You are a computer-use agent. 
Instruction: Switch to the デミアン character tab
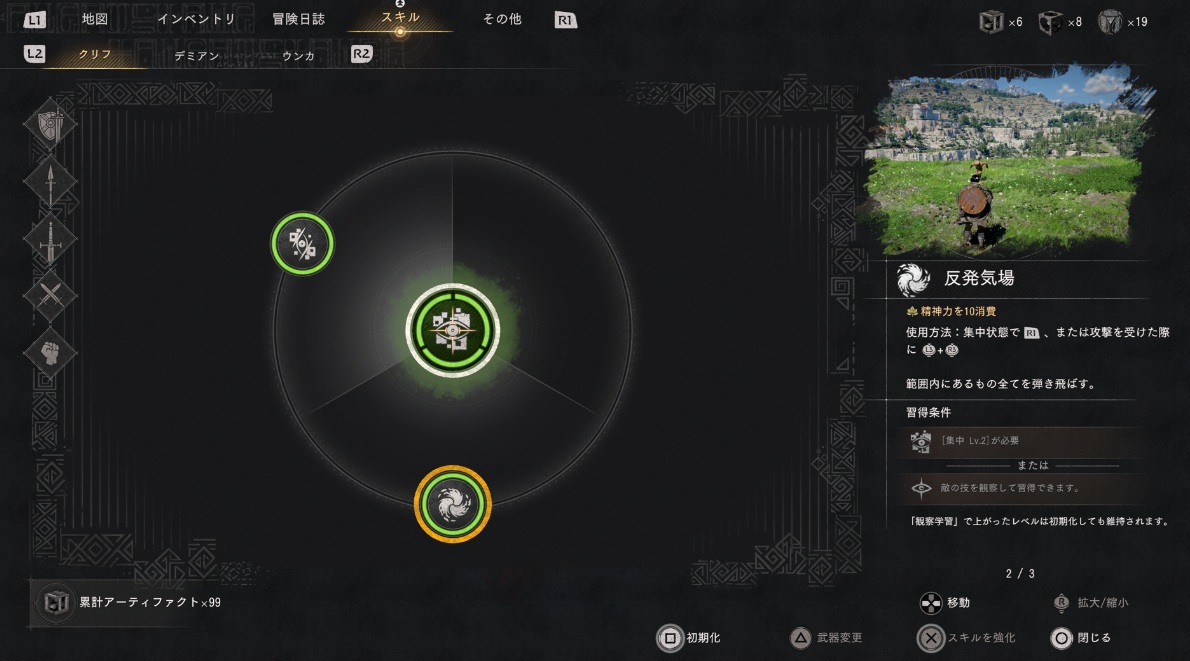click(196, 56)
